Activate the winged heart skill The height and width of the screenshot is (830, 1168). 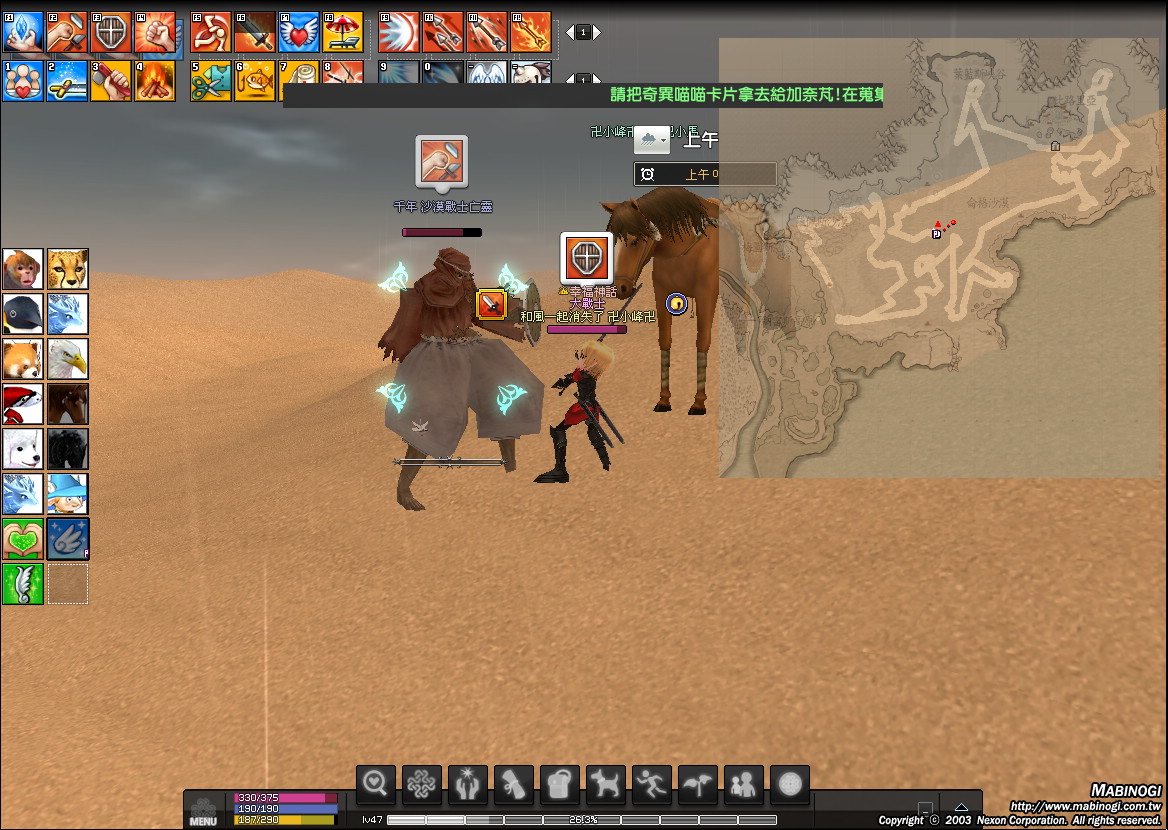click(x=299, y=32)
